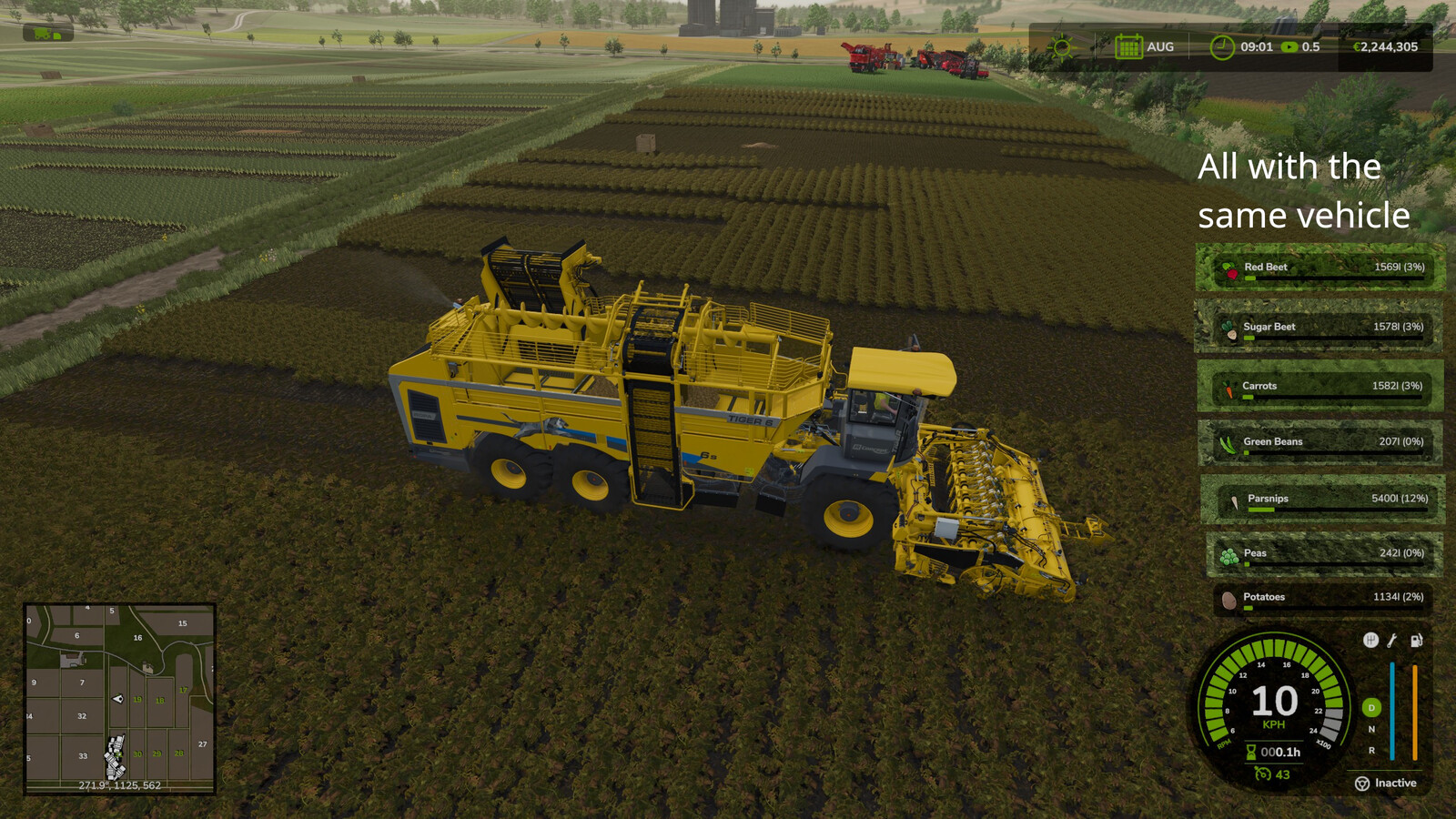Click the fuel pump icon on the dashboard
Screen dimensions: 1456x819
point(1416,640)
